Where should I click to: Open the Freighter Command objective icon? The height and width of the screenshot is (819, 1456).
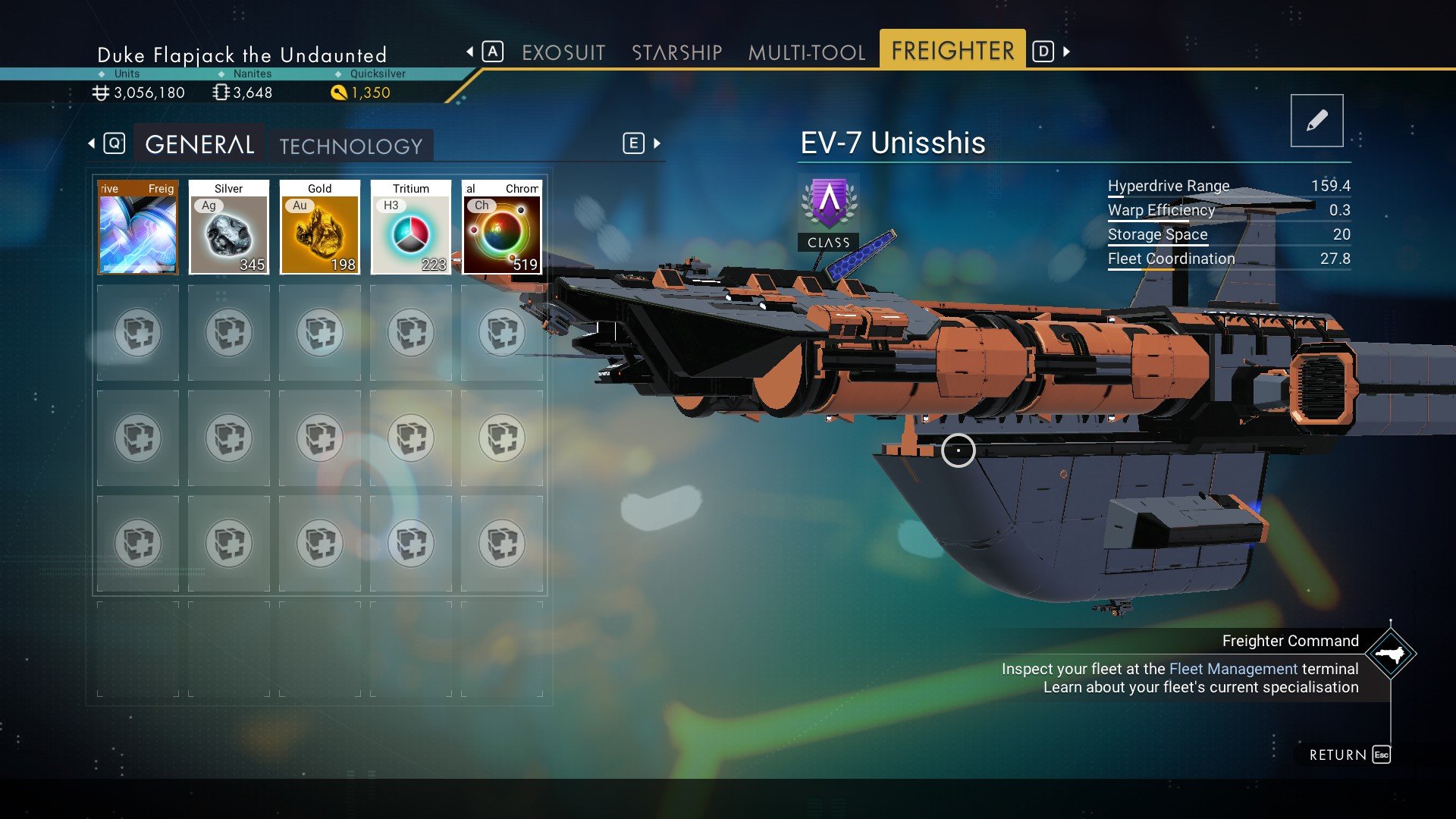click(1390, 654)
